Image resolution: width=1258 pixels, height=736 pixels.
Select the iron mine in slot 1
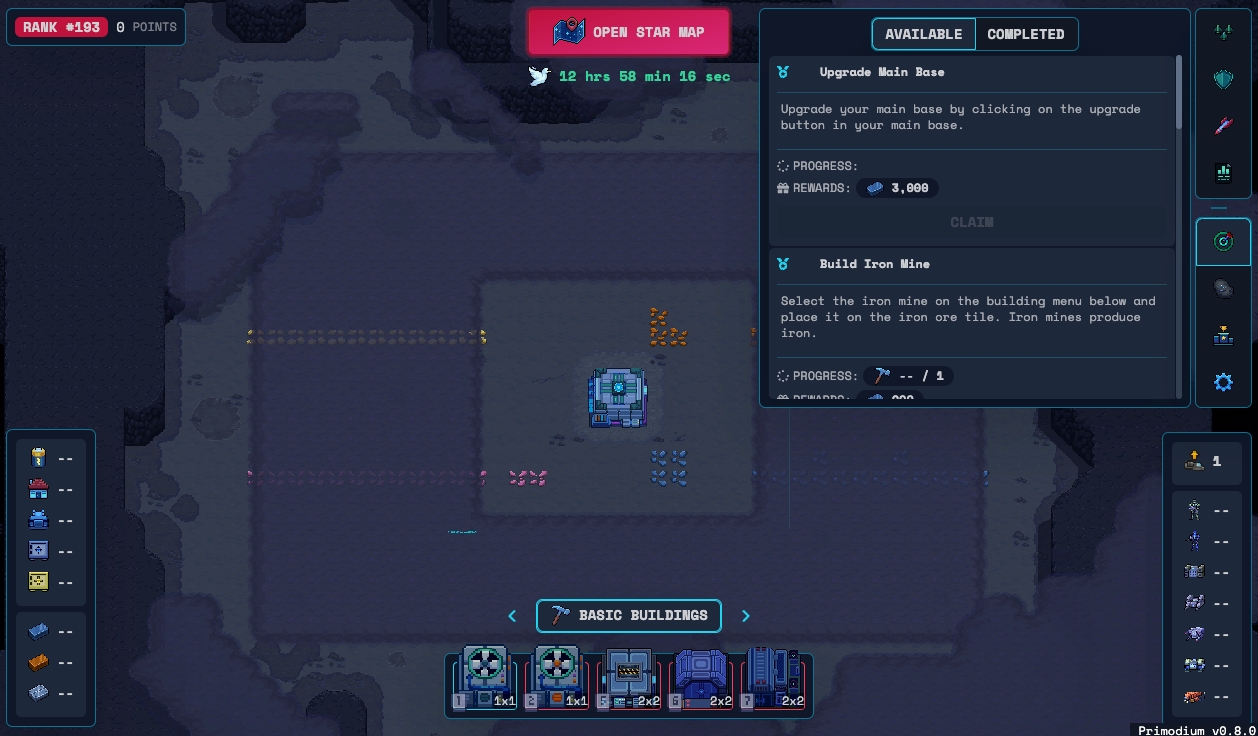coord(486,679)
